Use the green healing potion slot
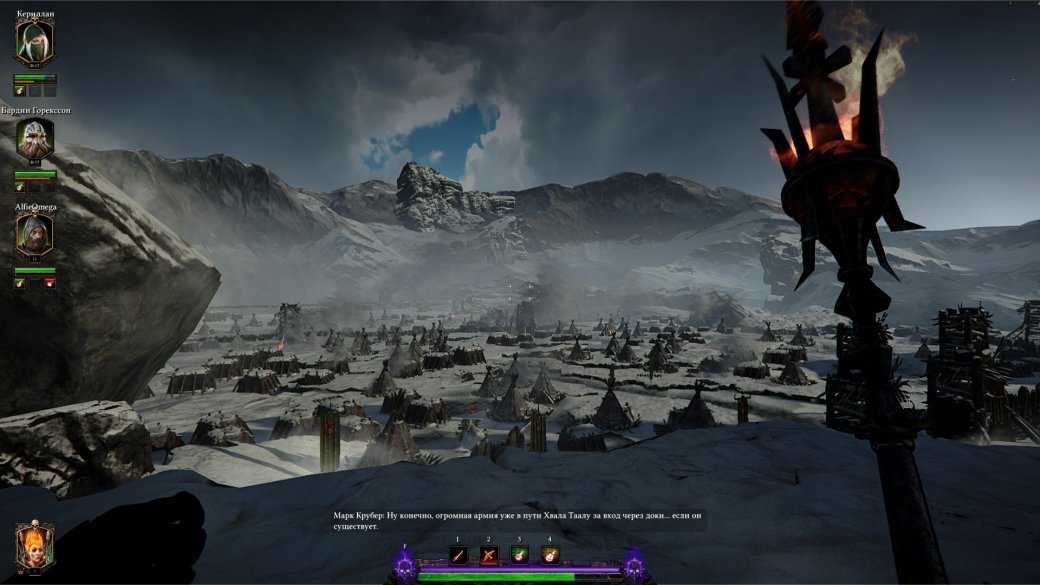This screenshot has width=1040, height=585. [519, 555]
